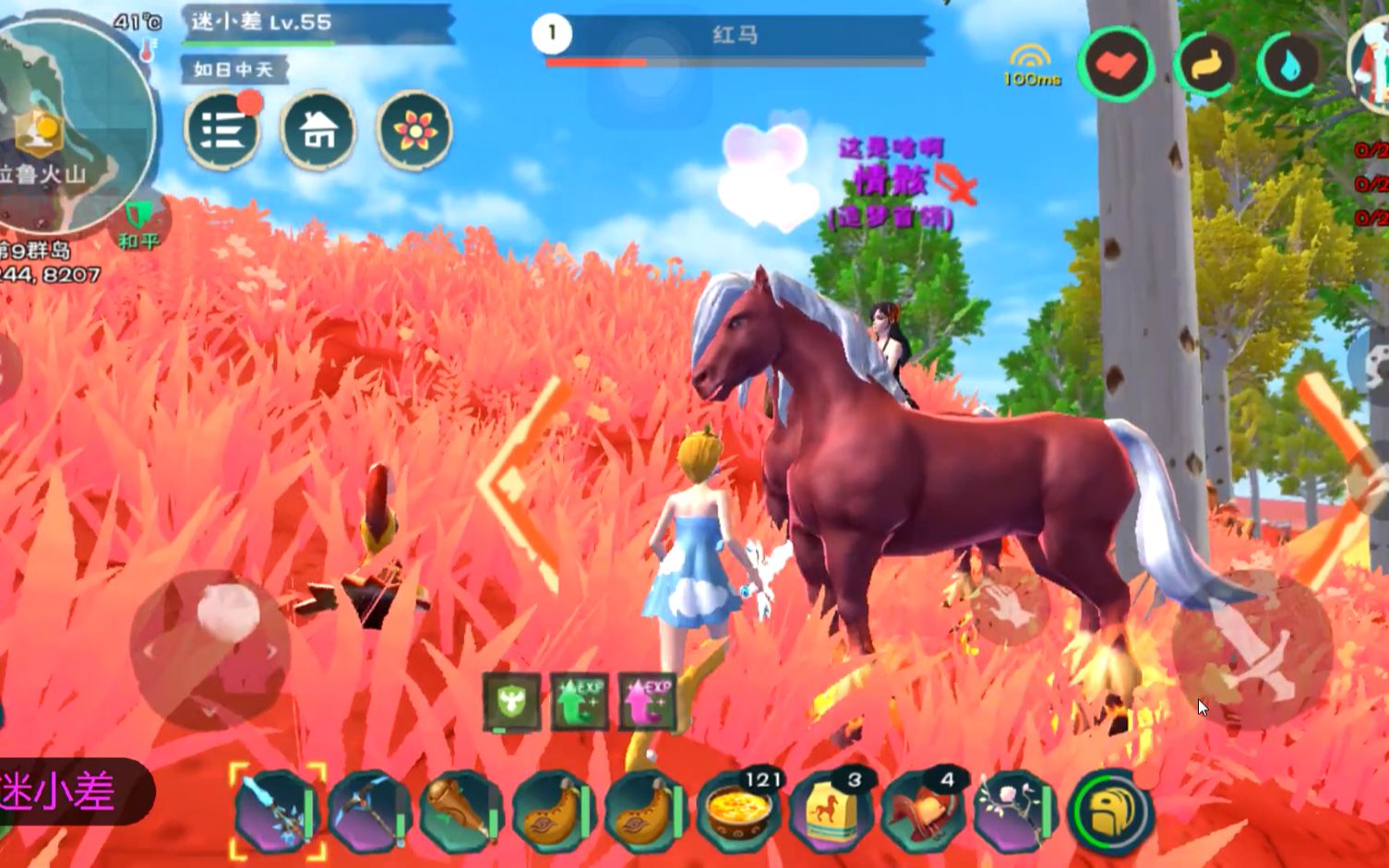
Task: Open the task list menu button
Action: point(222,131)
